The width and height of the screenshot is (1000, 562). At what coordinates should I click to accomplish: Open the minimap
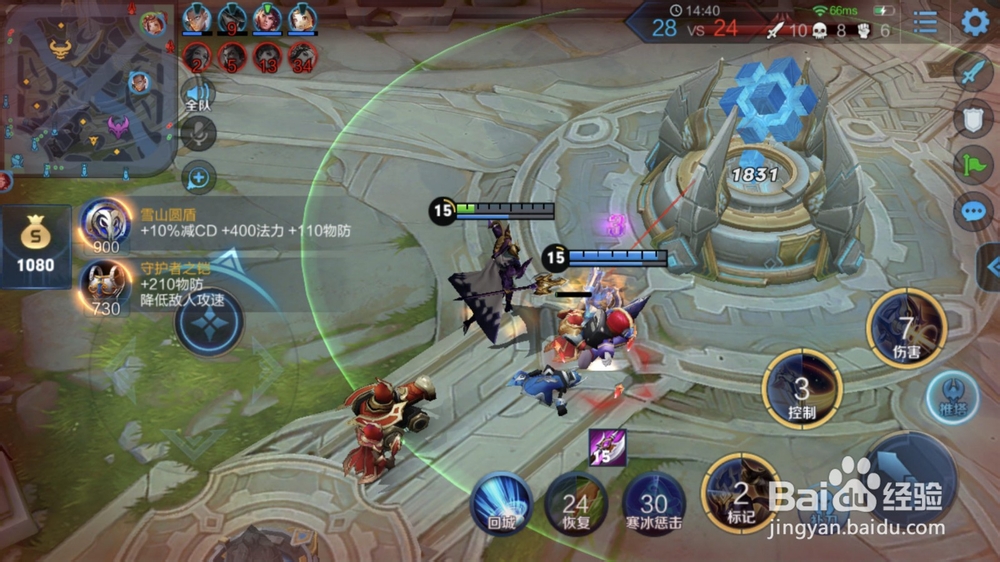pos(88,88)
